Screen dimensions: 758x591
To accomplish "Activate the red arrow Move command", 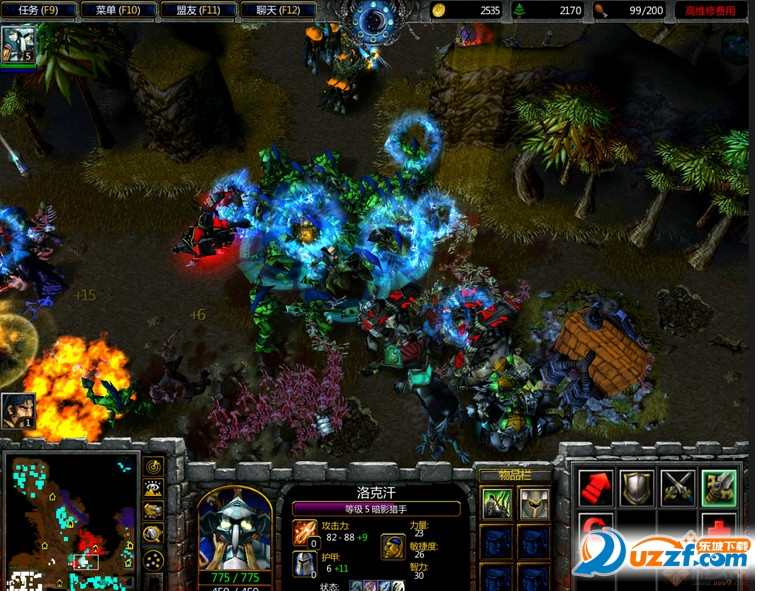I will tap(597, 488).
